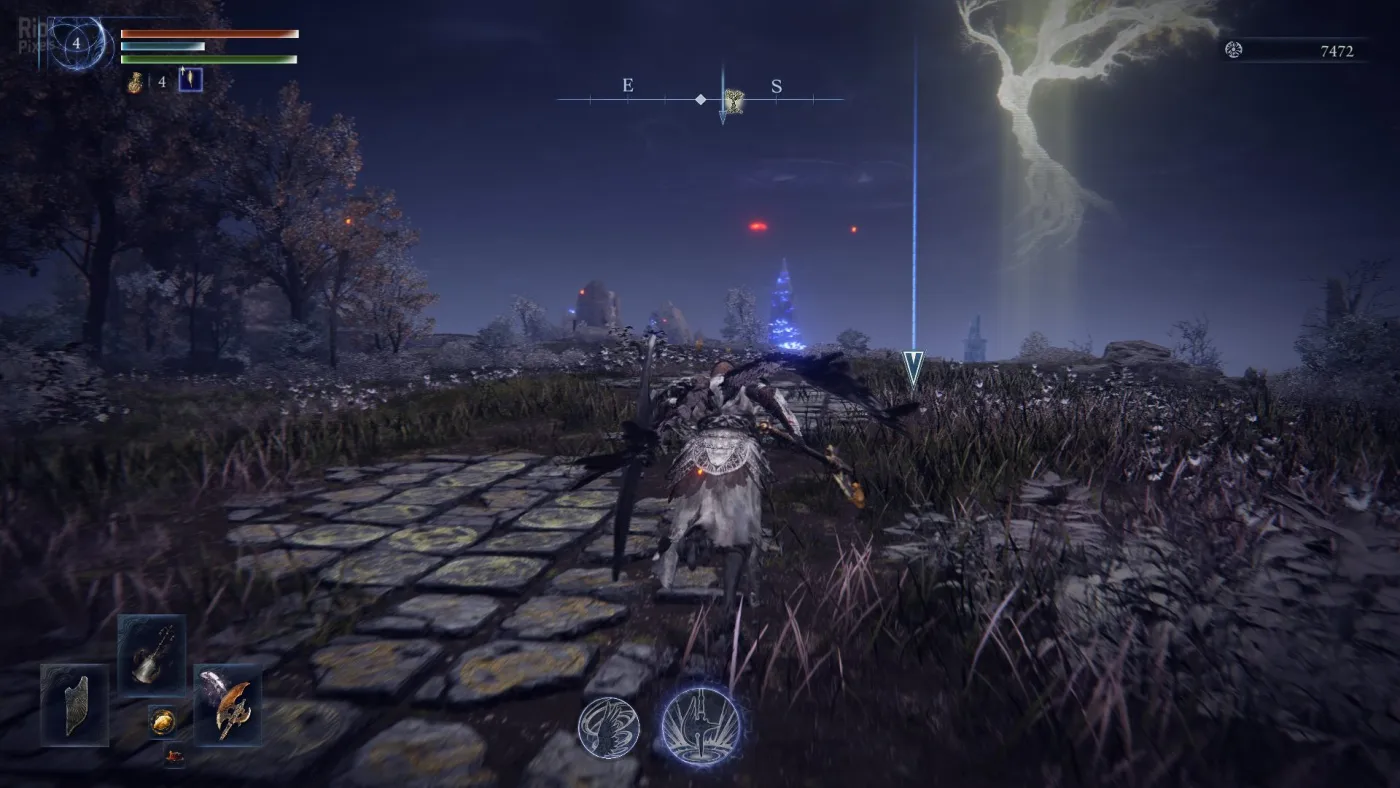Click the golden flask icon
Viewport: 1400px width, 788px height.
(x=135, y=82)
